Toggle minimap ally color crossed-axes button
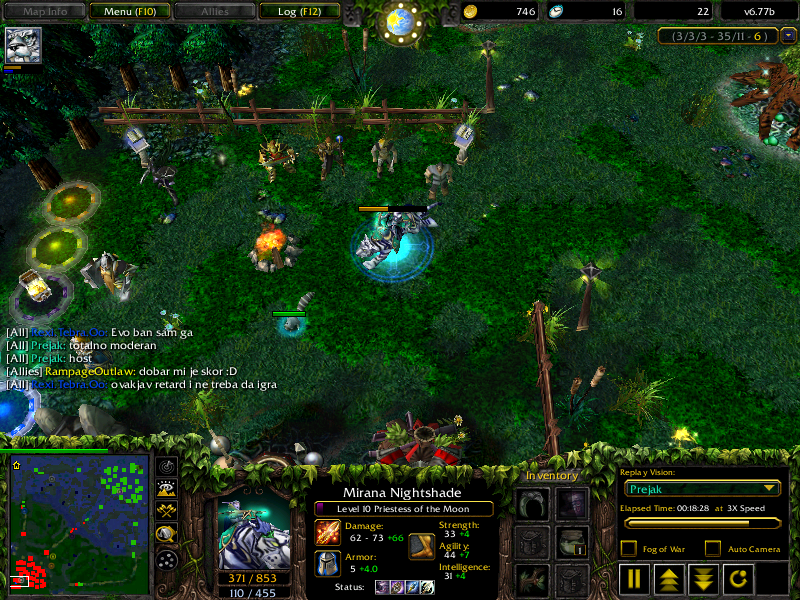 point(167,511)
